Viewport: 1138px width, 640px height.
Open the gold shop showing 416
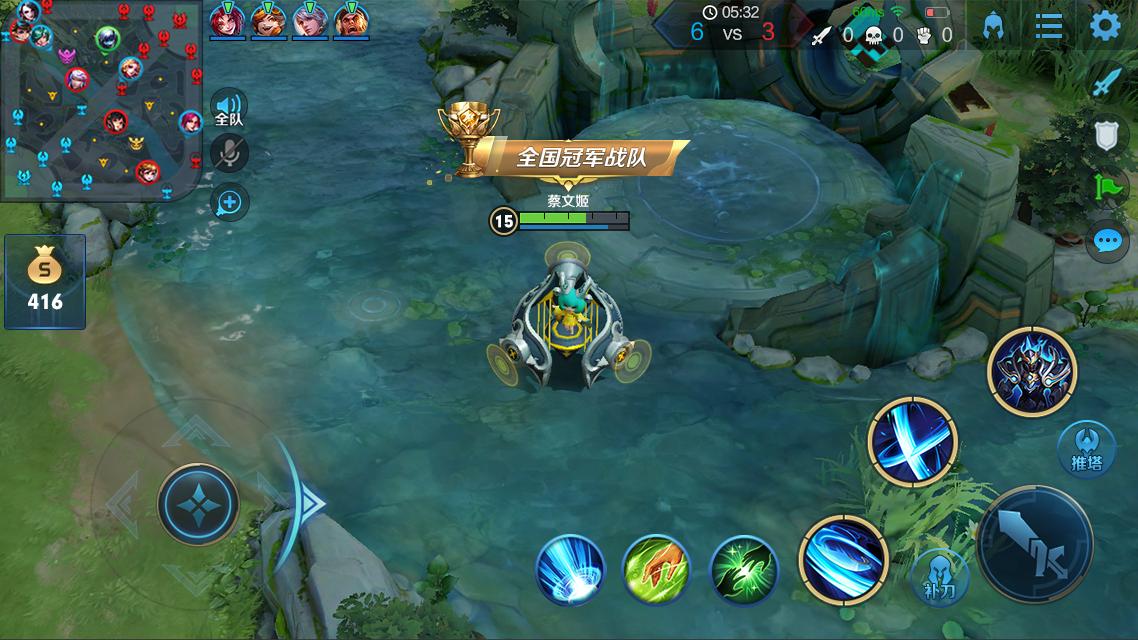tap(45, 282)
